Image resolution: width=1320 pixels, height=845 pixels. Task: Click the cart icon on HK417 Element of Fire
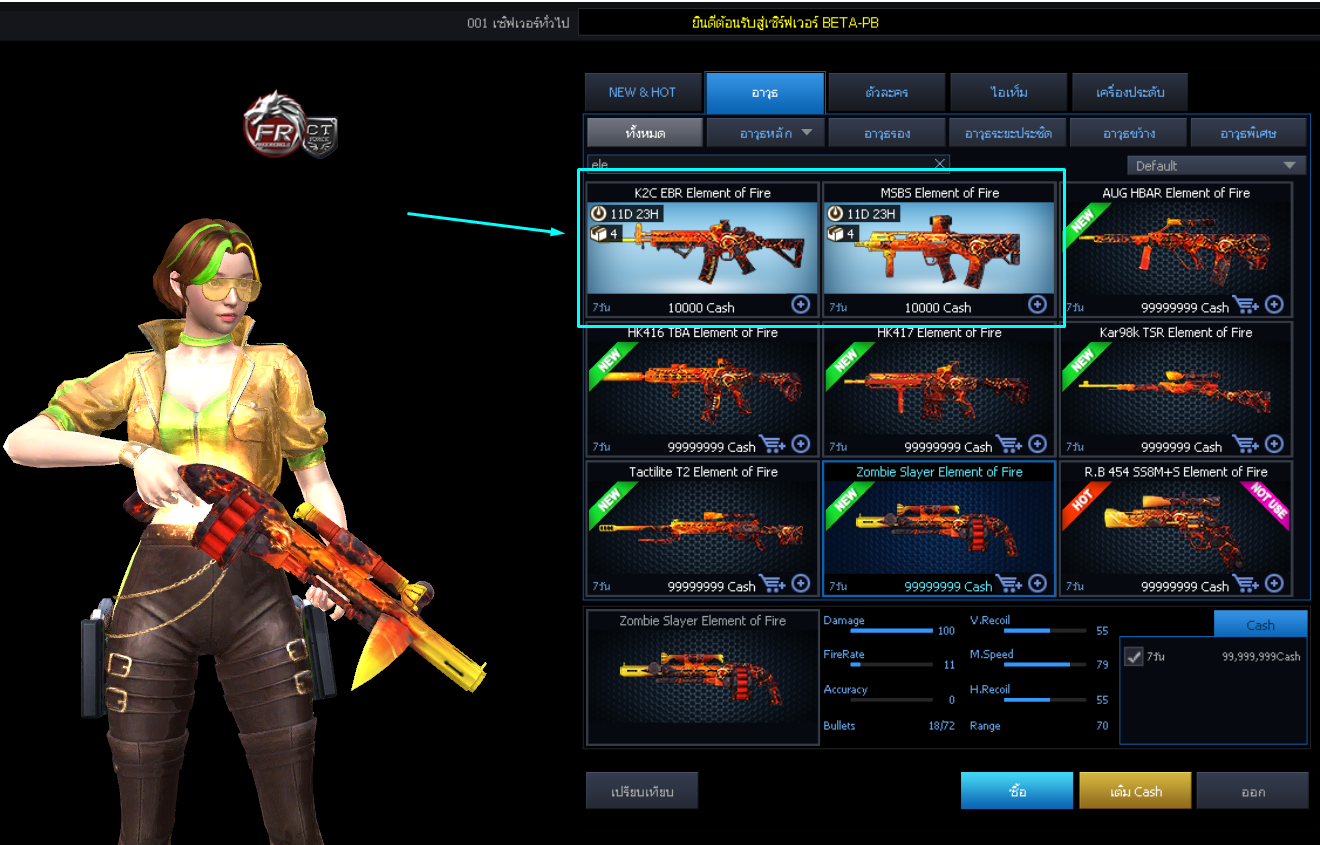click(1010, 444)
